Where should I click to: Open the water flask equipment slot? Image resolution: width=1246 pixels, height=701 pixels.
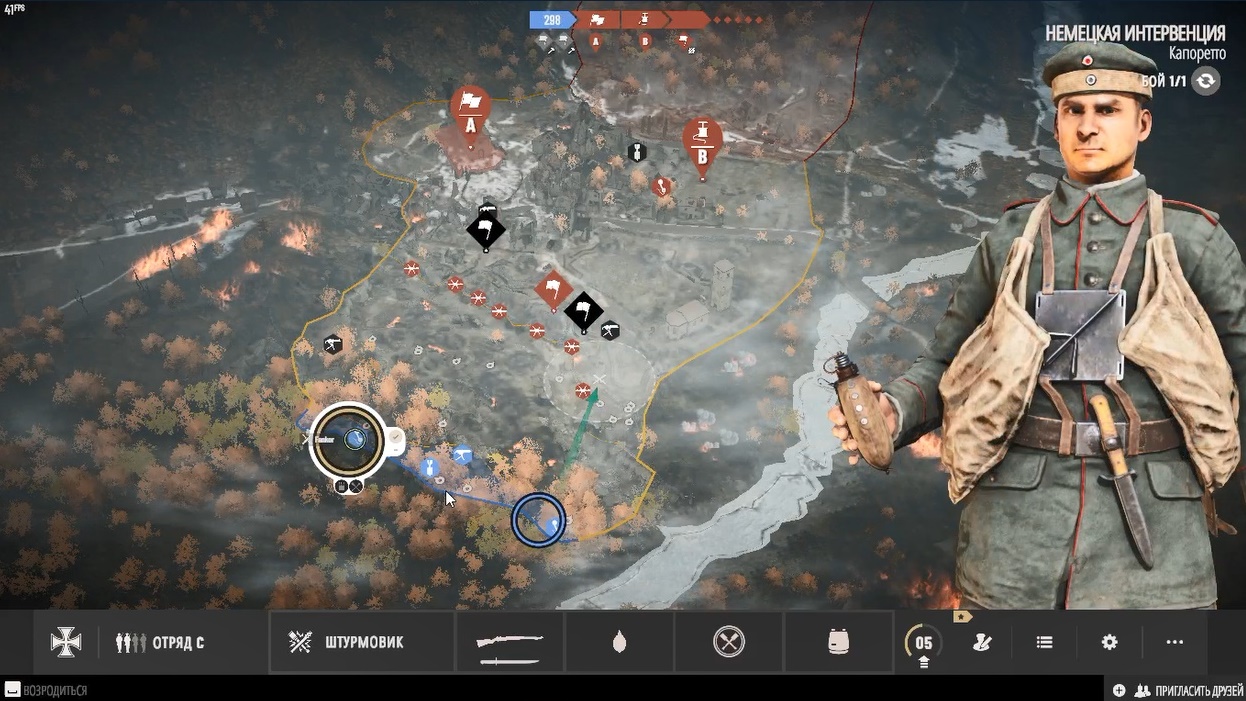pos(619,642)
